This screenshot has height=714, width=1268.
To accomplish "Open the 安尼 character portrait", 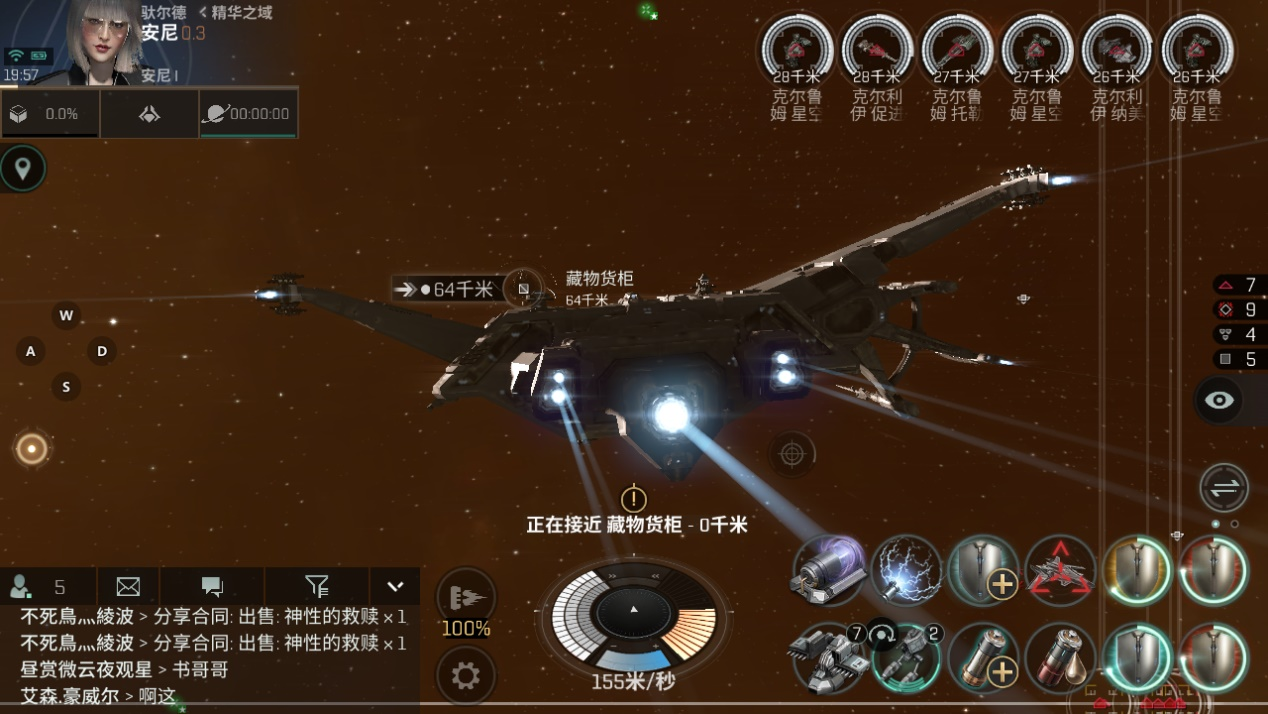I will point(105,42).
